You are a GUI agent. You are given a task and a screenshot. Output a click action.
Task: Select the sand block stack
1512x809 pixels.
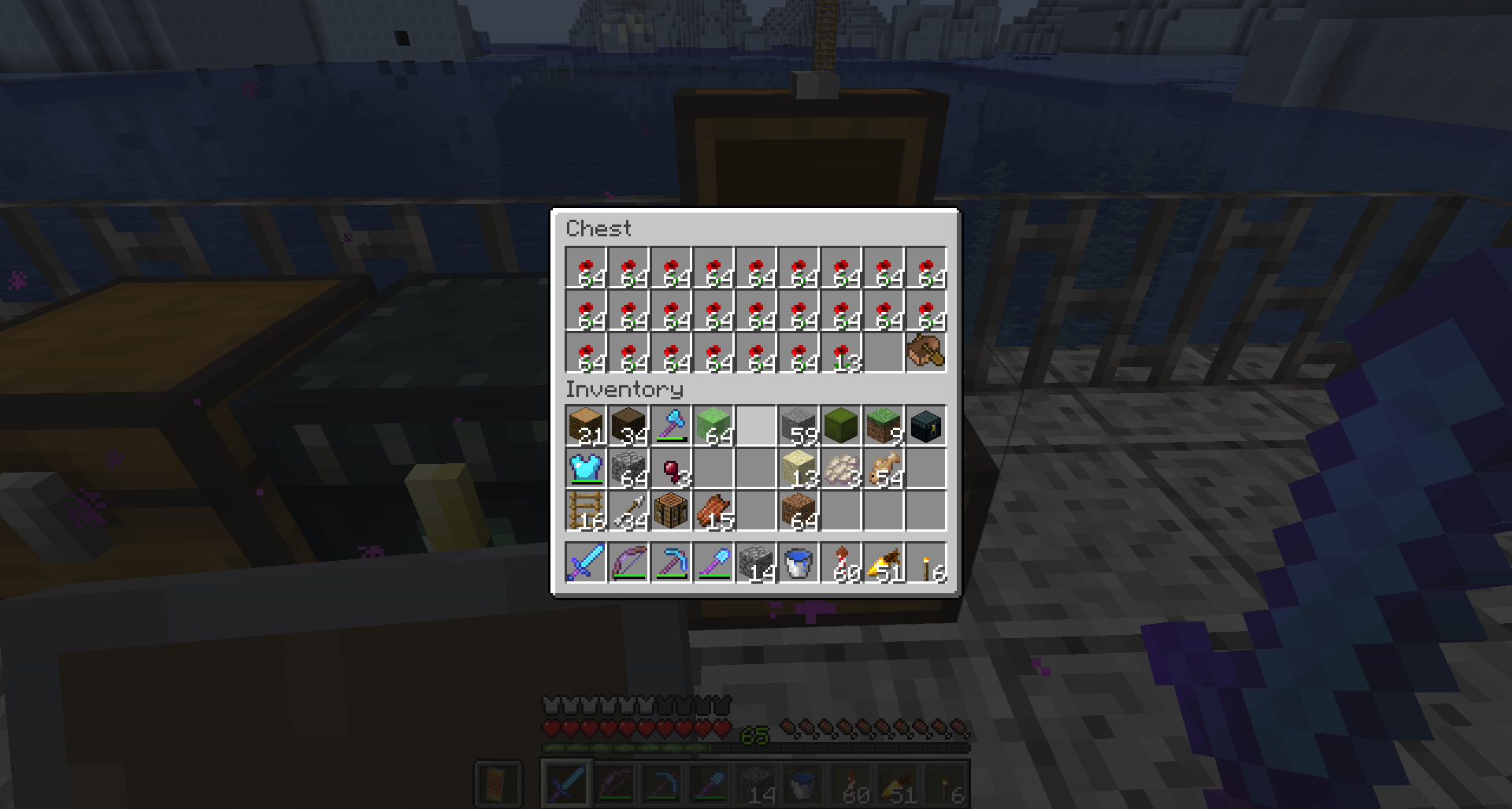pos(799,469)
